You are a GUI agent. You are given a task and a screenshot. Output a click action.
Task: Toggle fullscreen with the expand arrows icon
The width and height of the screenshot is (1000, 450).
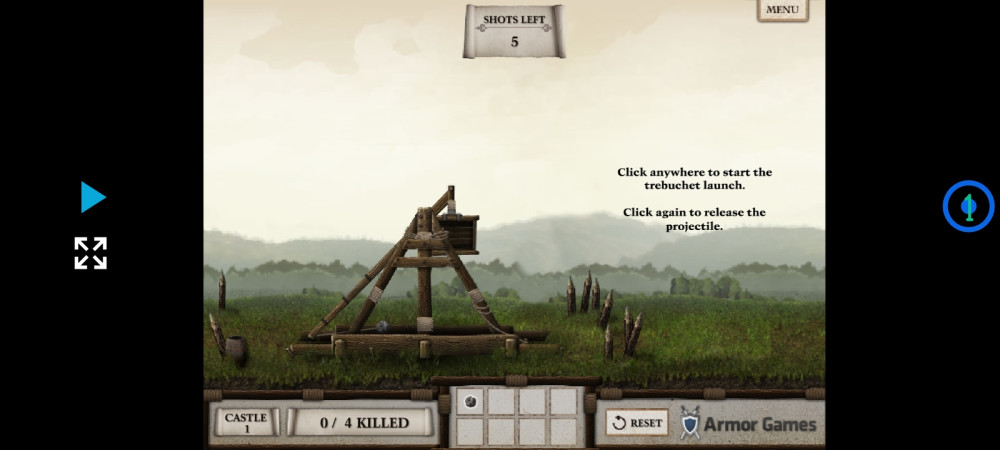tap(91, 253)
